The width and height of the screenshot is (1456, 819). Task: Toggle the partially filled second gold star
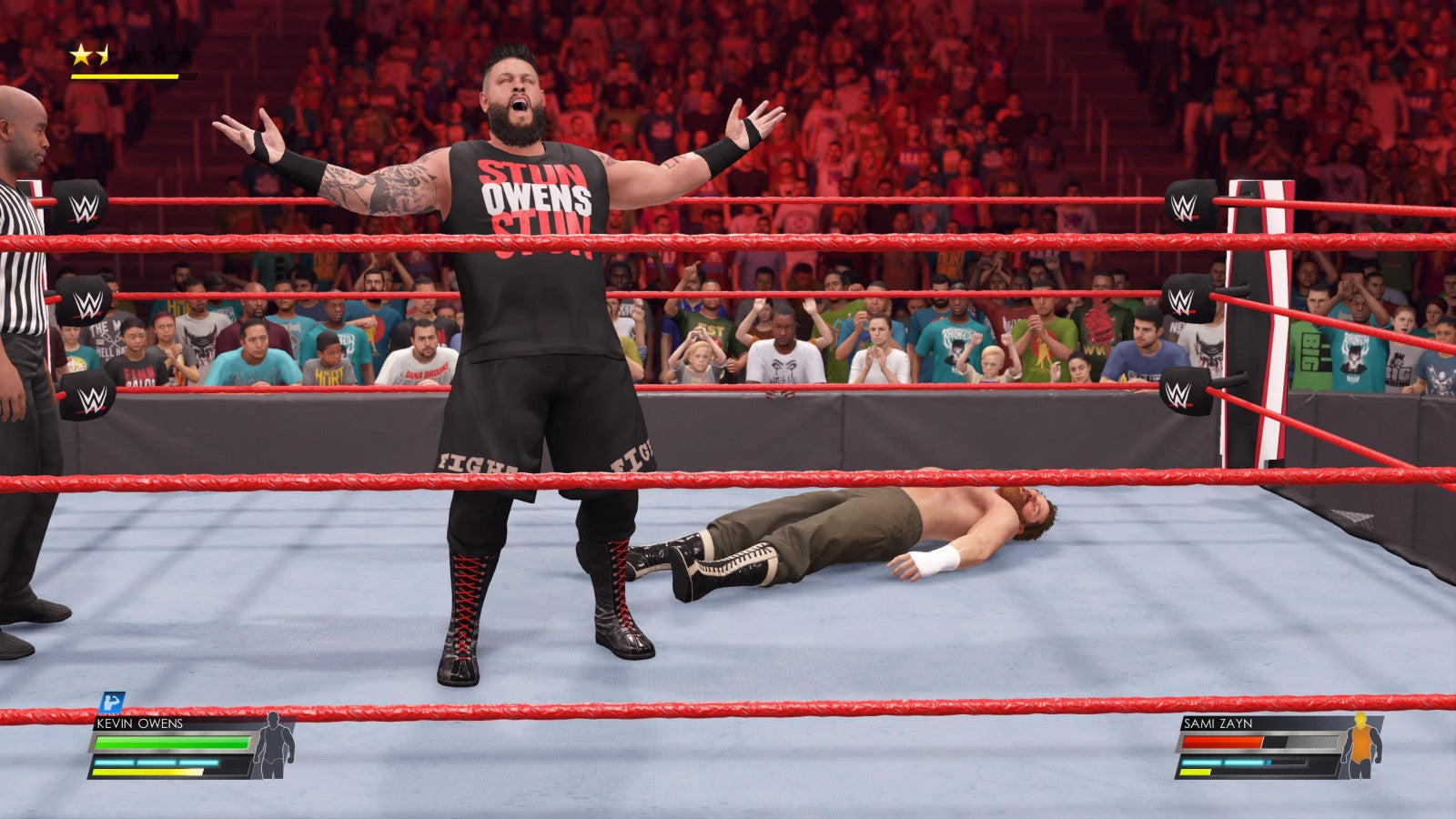coord(103,53)
